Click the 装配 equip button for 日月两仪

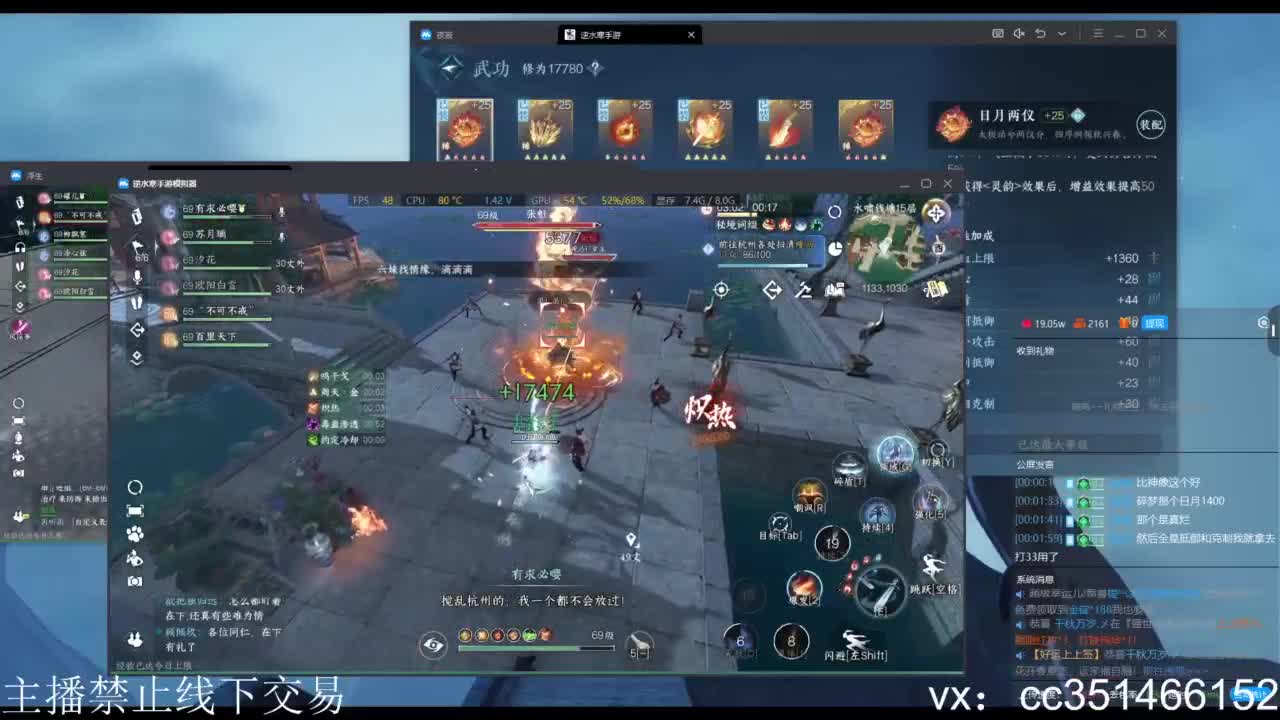pos(1151,122)
